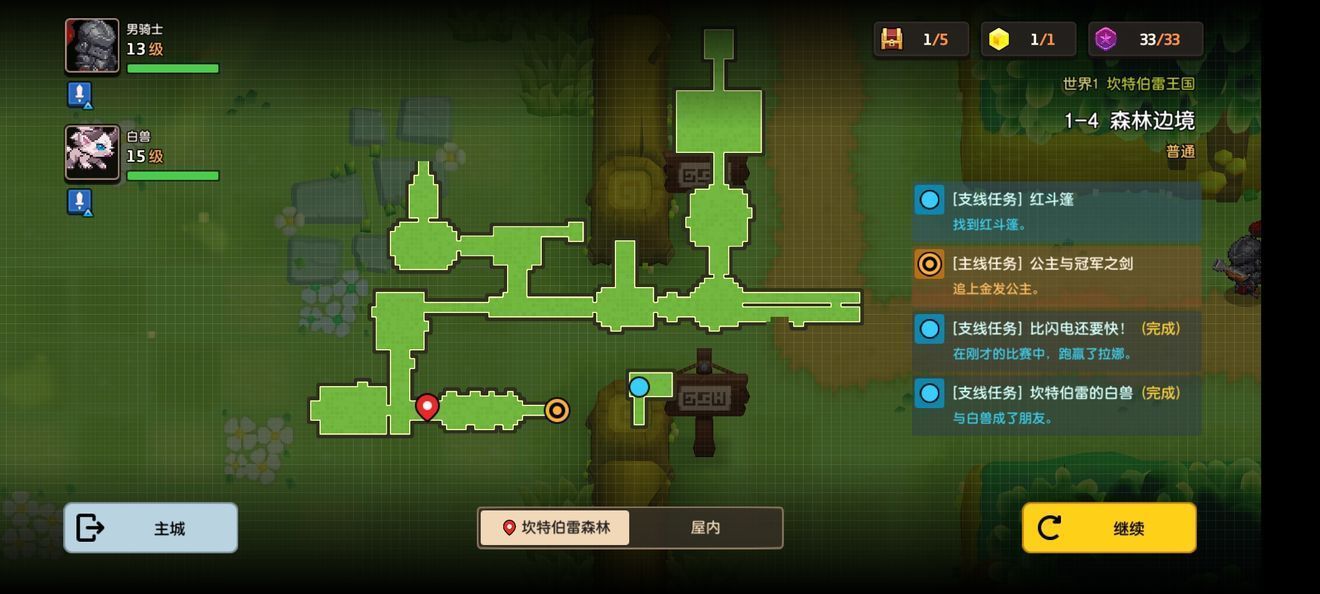Click the yellow 继续 continue button
Viewport: 1320px width, 594px height.
(1108, 528)
